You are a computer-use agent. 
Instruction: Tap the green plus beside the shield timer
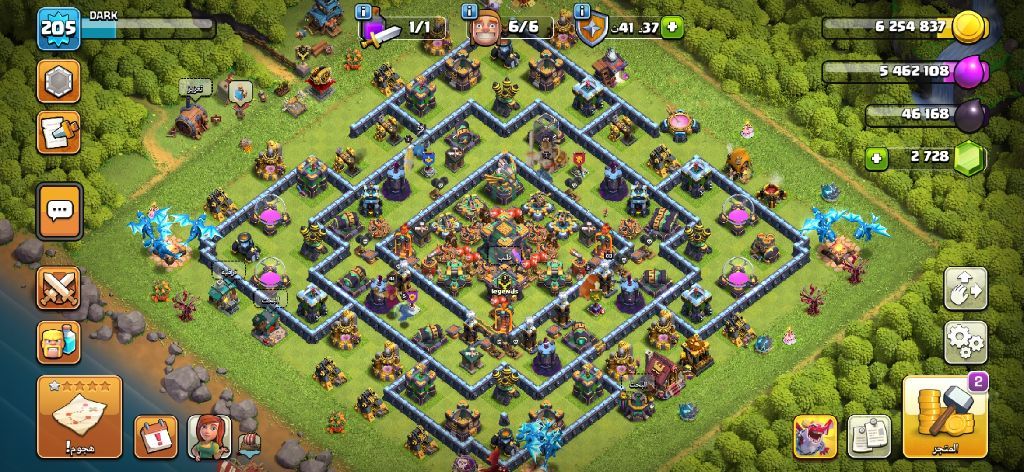[x=672, y=27]
